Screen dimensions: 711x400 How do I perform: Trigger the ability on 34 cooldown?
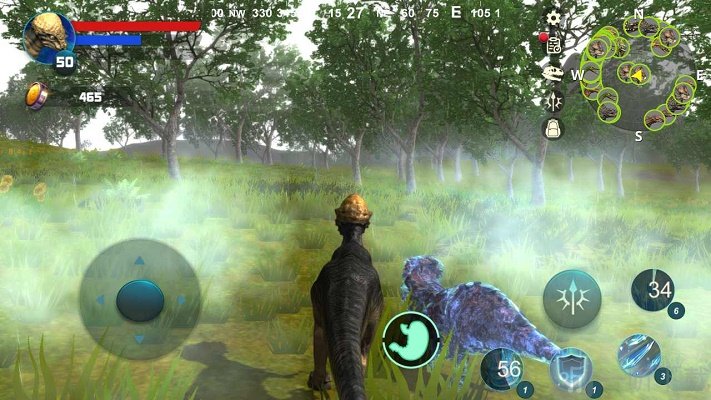point(652,291)
